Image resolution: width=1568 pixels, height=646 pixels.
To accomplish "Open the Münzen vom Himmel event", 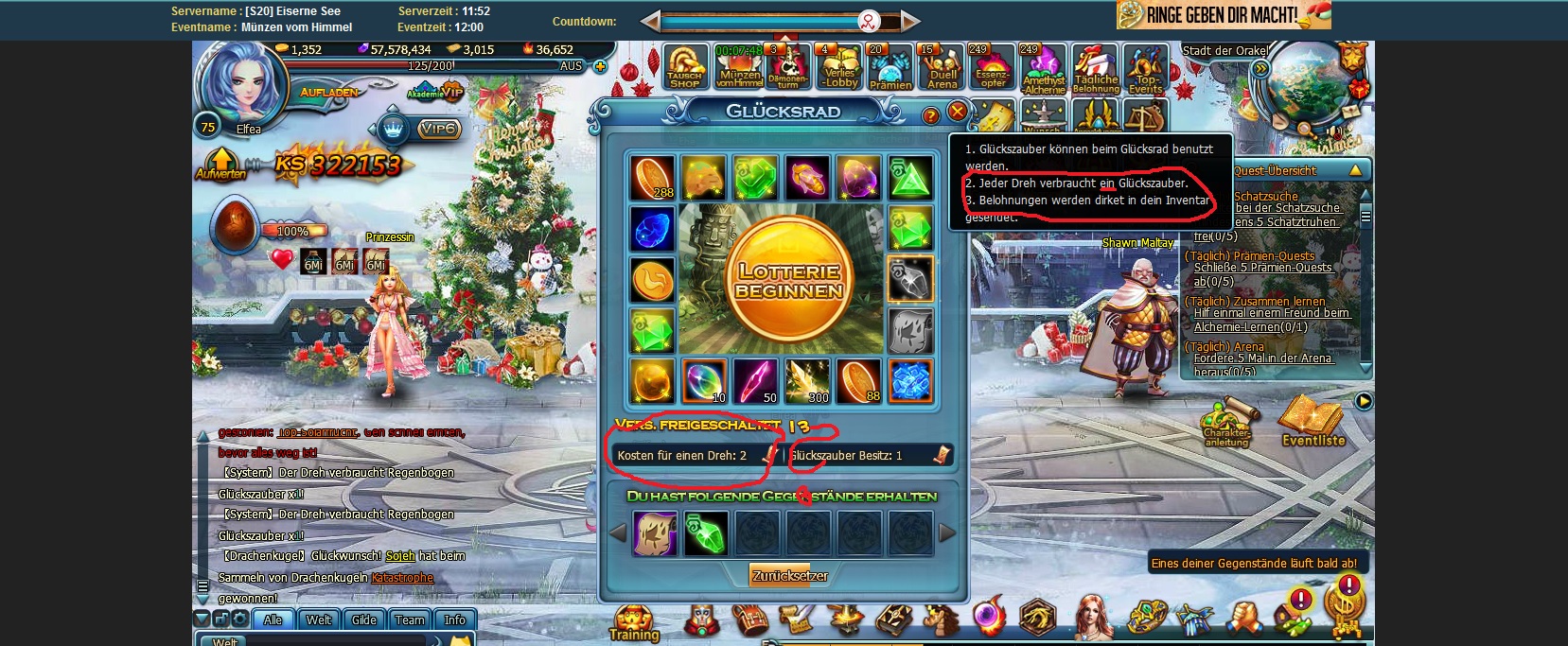I will coord(739,67).
